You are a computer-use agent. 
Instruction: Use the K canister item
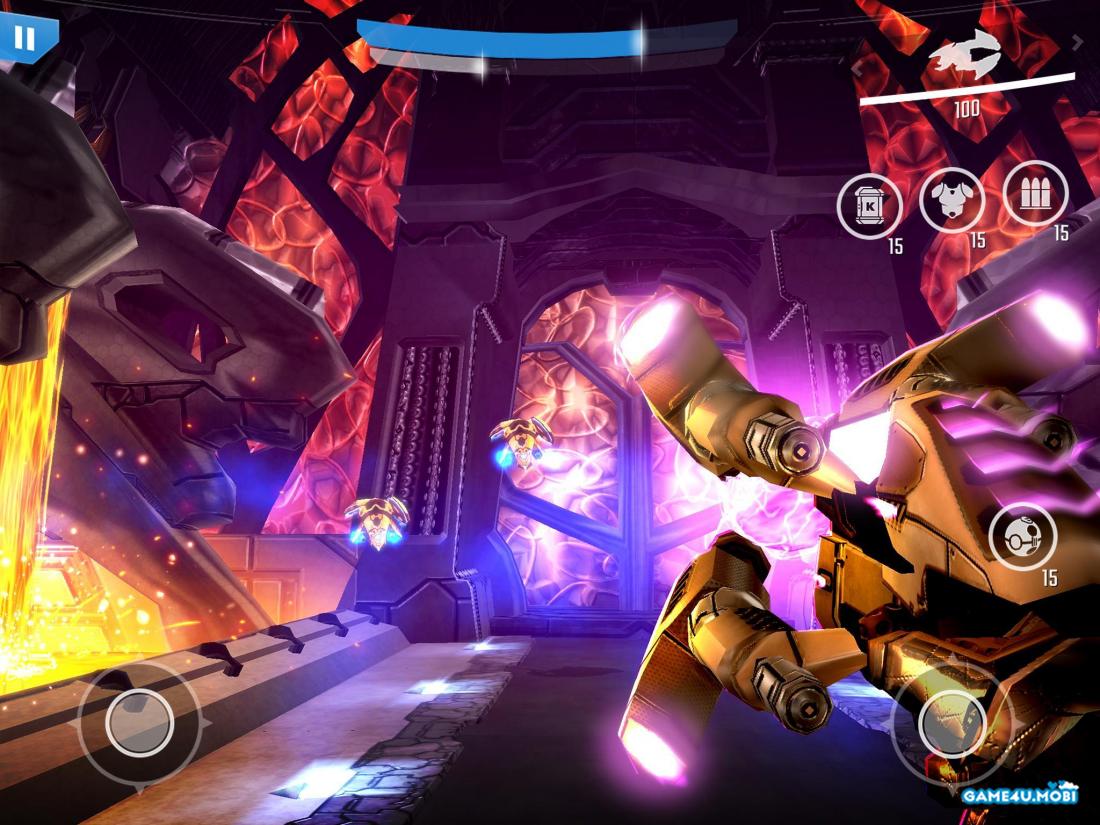(x=870, y=206)
